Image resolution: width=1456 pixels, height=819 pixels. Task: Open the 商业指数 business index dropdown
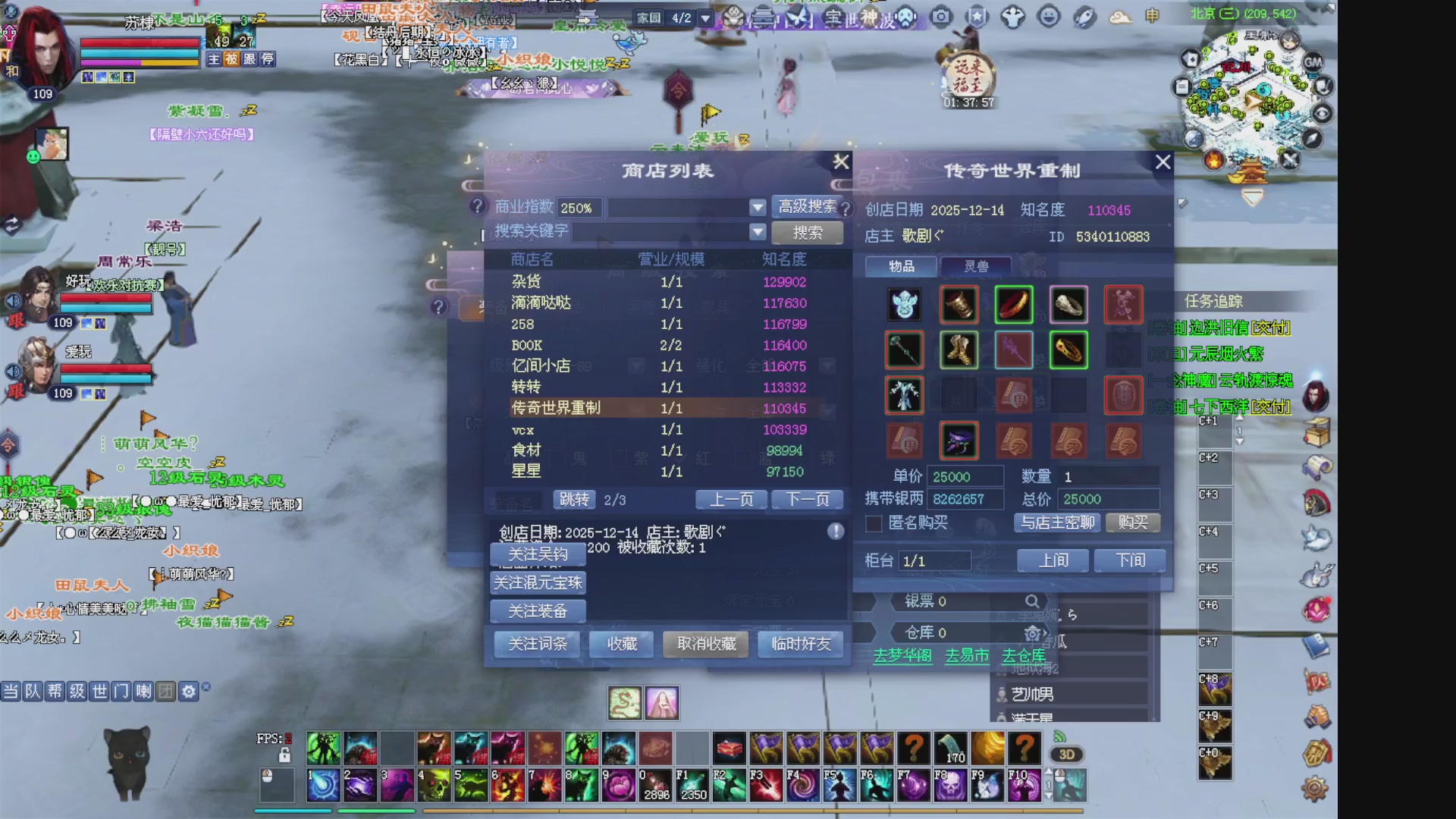pos(758,206)
